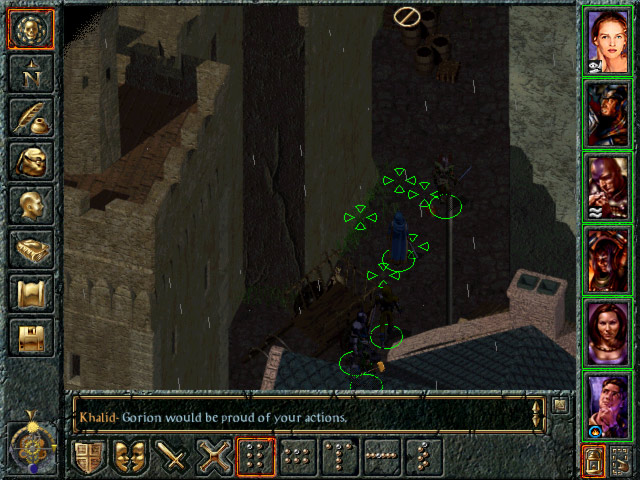Open the journal quill and inkwell icon
640x480 pixels.
pyautogui.click(x=31, y=116)
